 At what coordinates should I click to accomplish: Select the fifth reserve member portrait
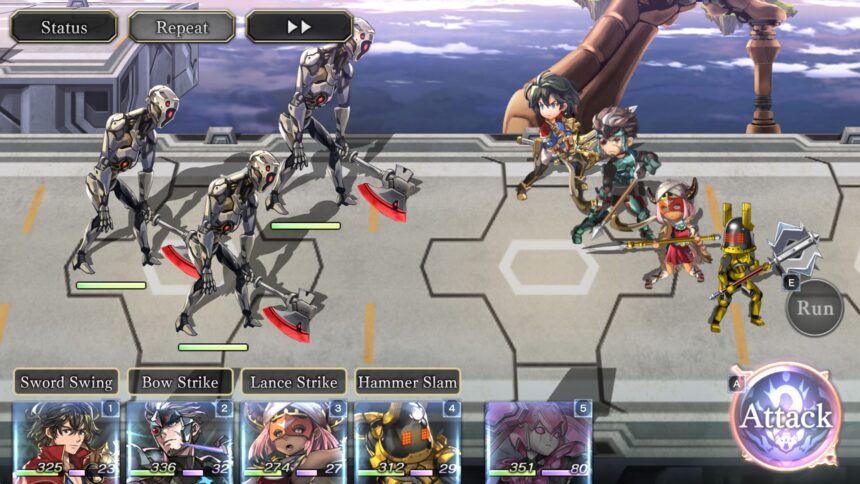[x=539, y=440]
